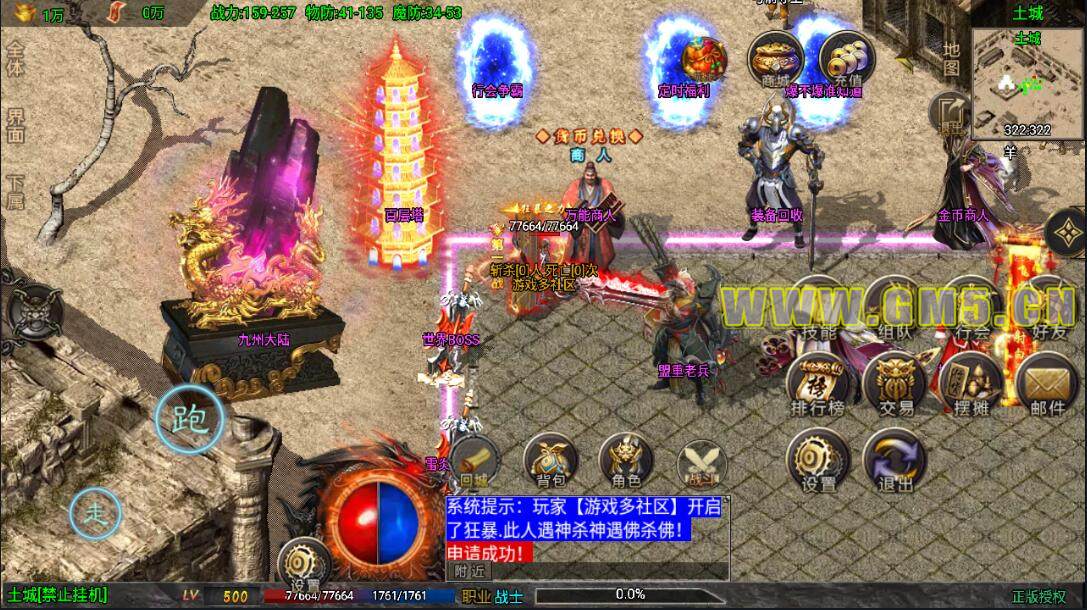Open 设置 gear beside the 退出 button

click(x=819, y=460)
